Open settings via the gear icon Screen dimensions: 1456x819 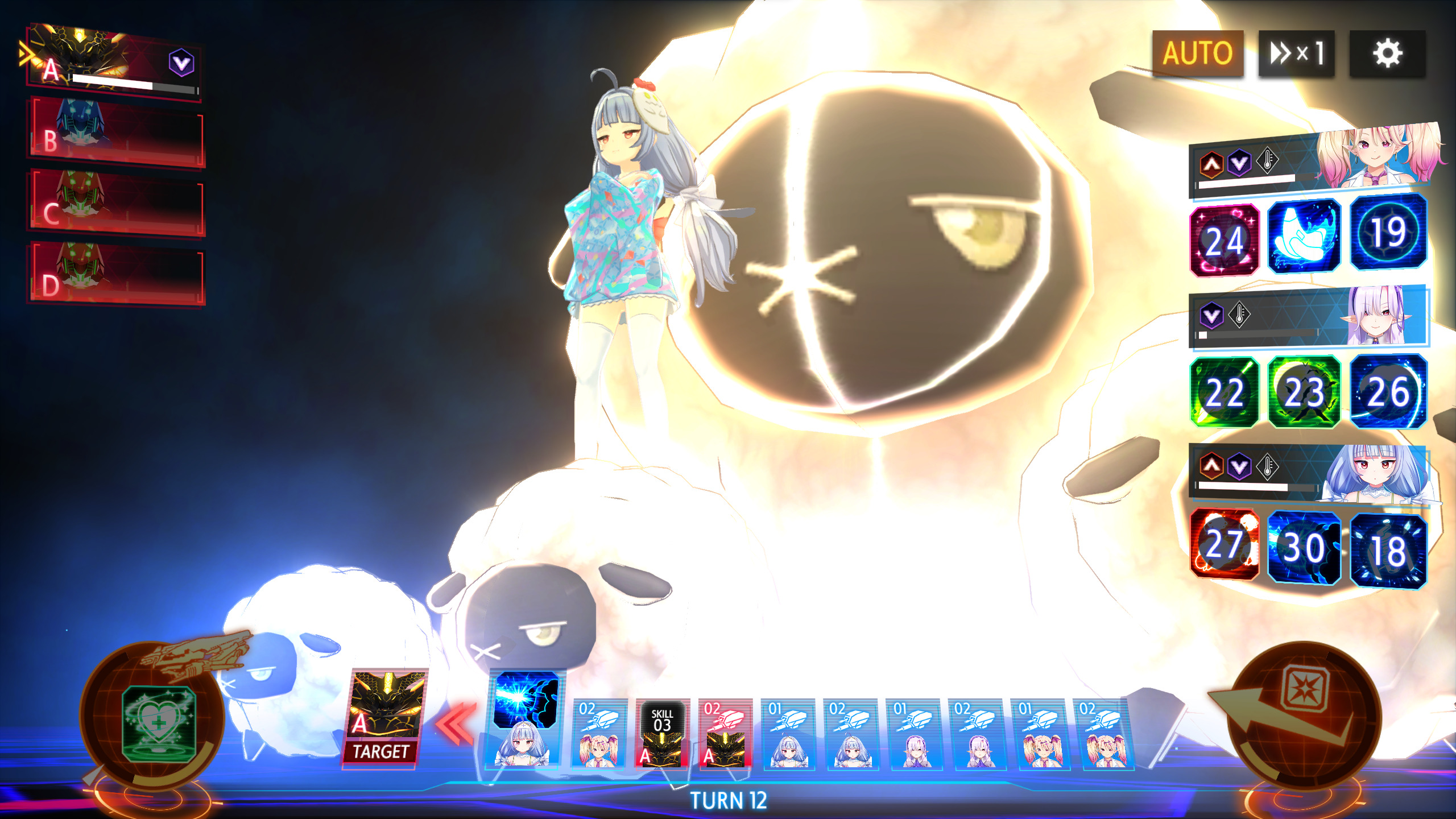1387,53
